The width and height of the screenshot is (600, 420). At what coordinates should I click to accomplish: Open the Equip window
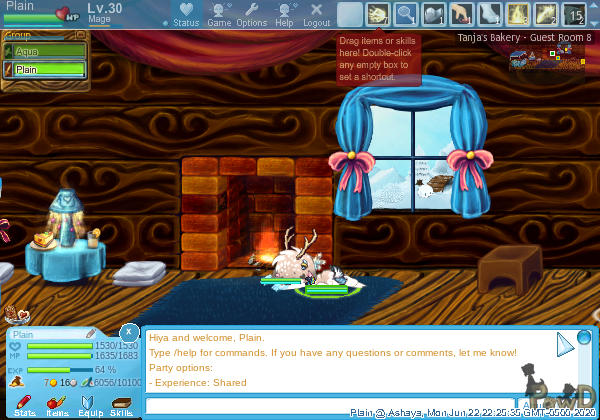point(90,404)
